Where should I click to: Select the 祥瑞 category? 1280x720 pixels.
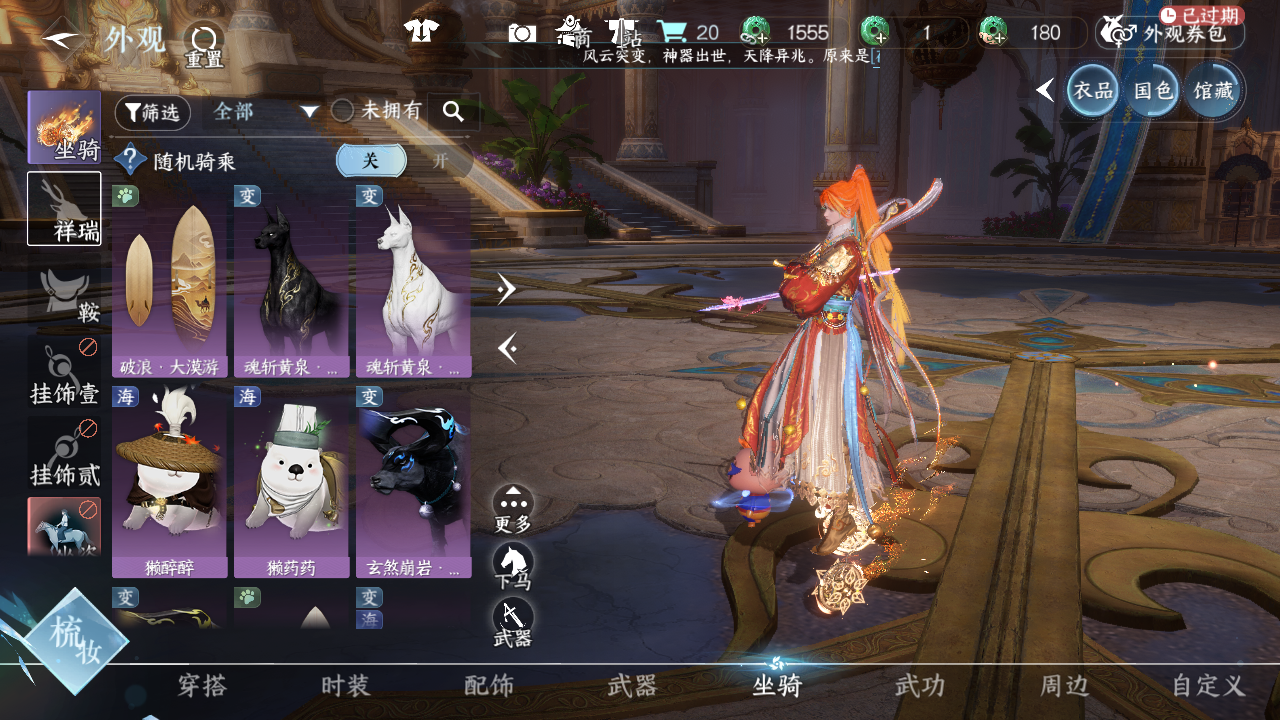[64, 208]
